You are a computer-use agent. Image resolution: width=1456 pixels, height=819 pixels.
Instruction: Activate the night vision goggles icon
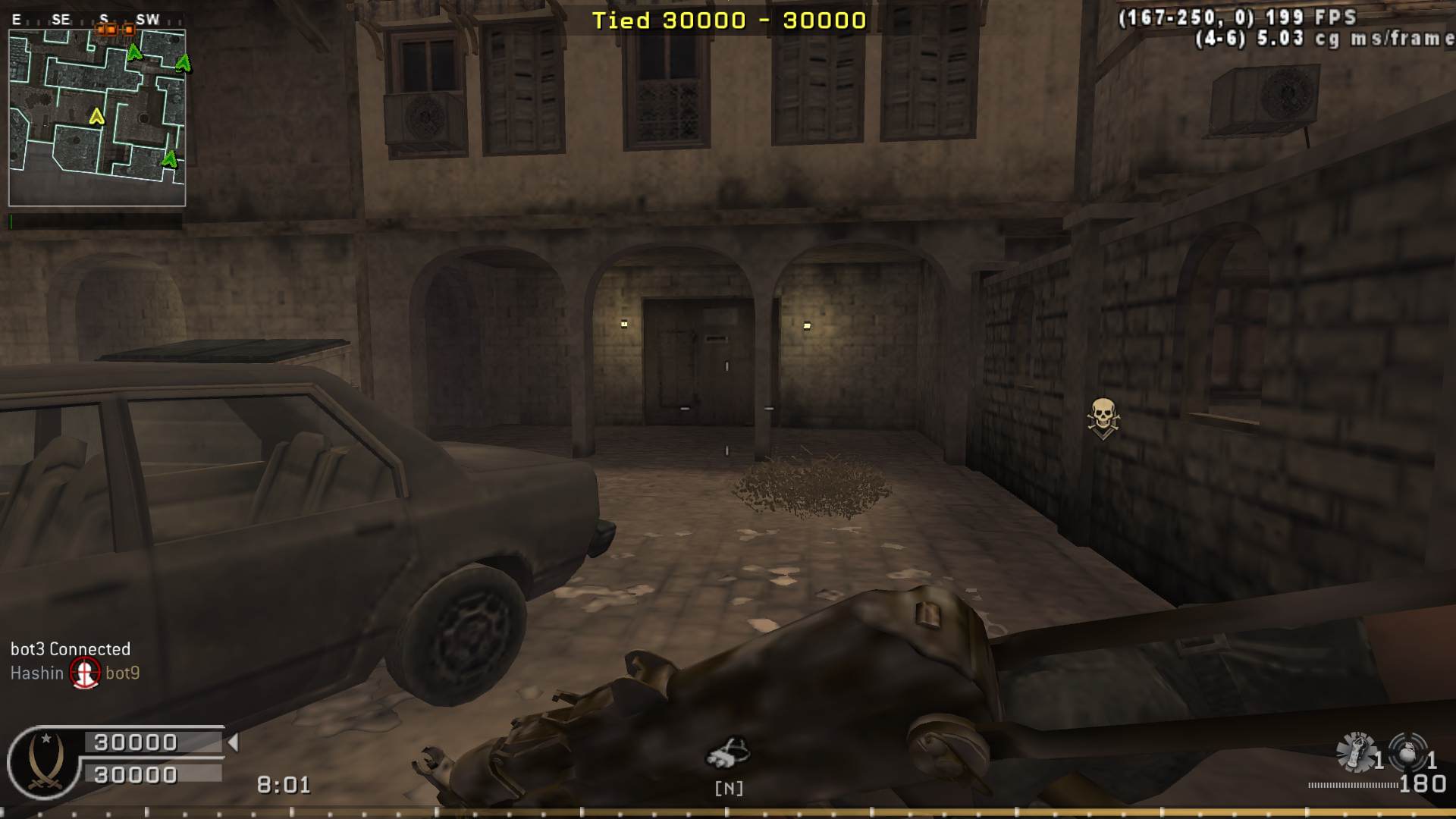click(x=728, y=753)
